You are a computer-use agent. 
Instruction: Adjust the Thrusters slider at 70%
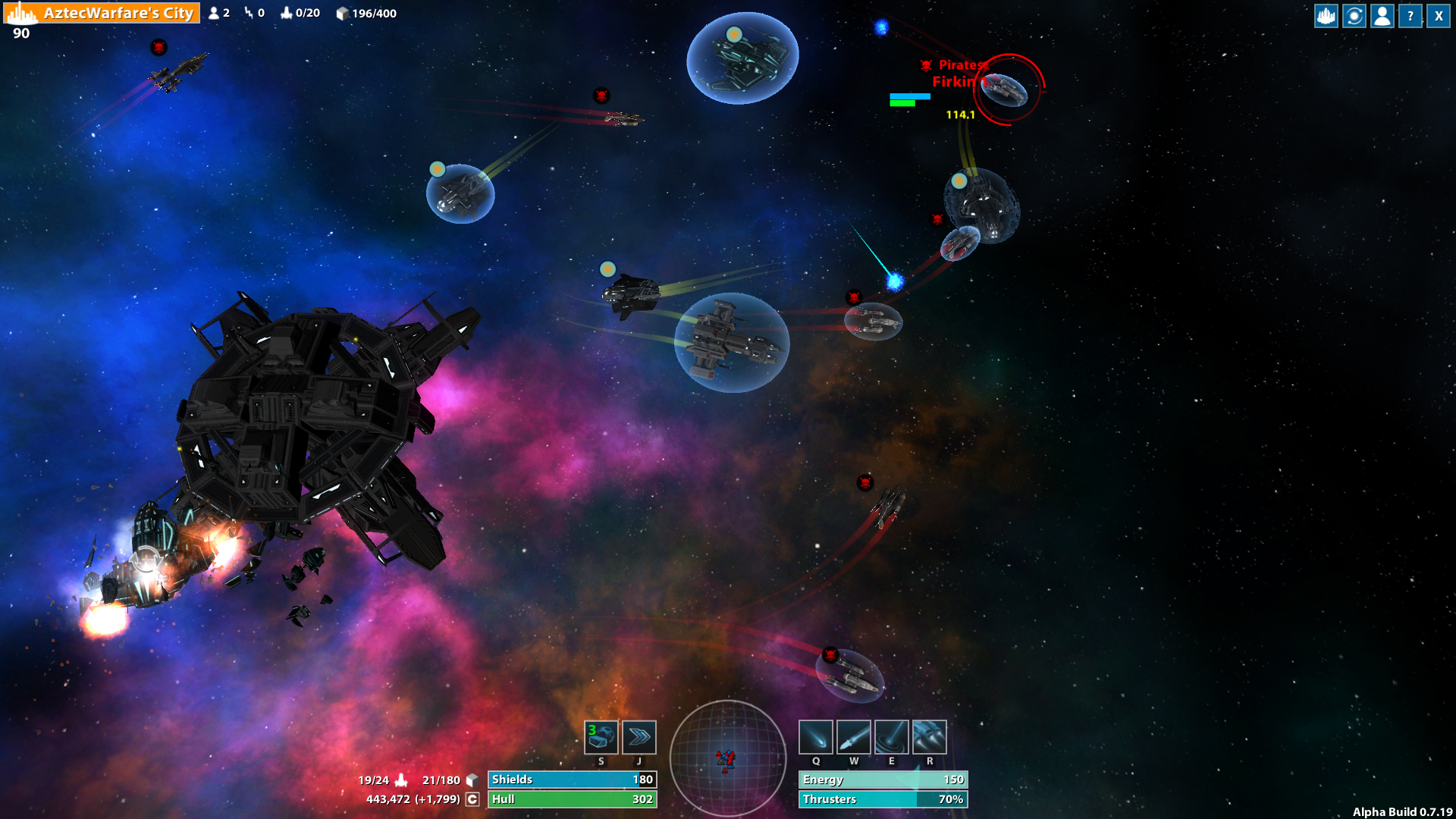pyautogui.click(x=883, y=799)
